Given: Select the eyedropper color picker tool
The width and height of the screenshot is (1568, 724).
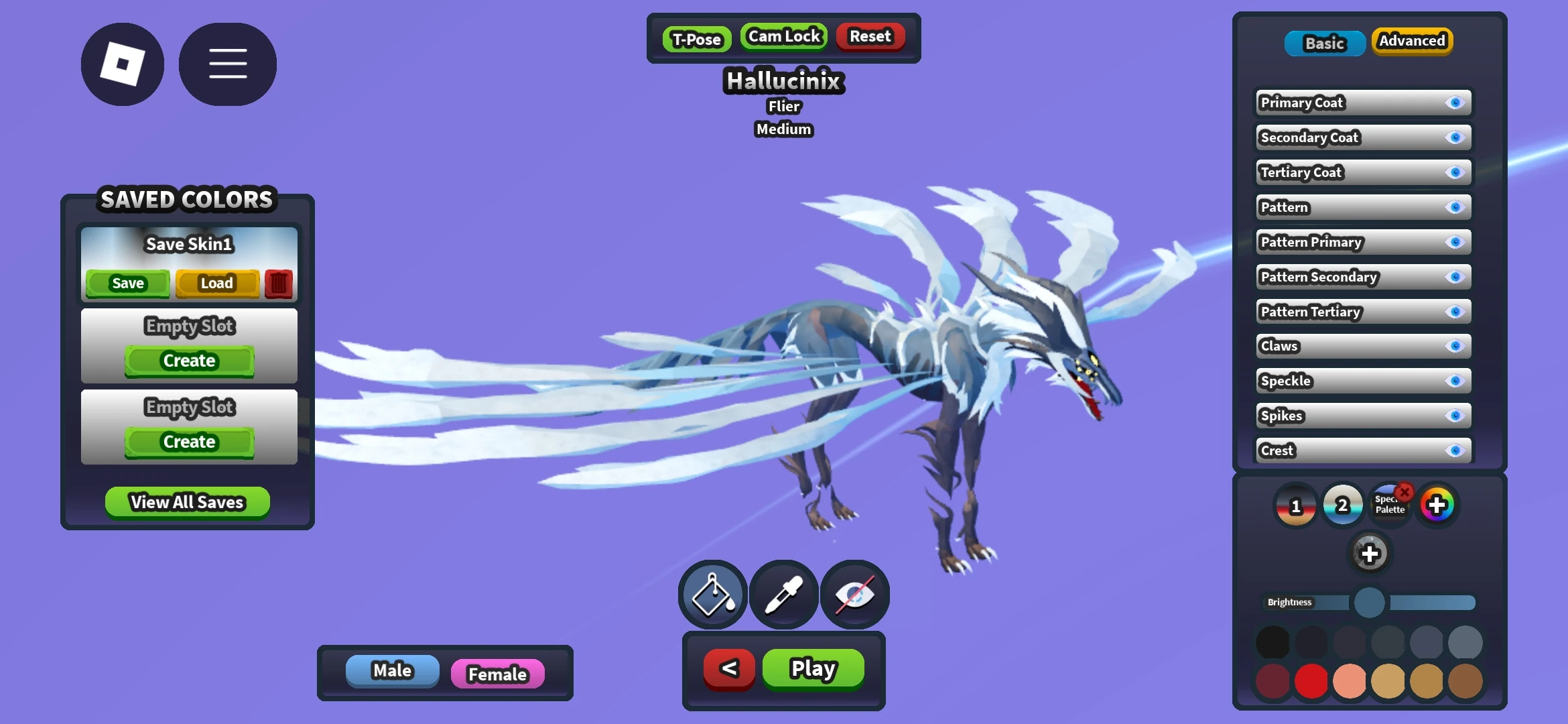Looking at the screenshot, I should click(x=783, y=594).
